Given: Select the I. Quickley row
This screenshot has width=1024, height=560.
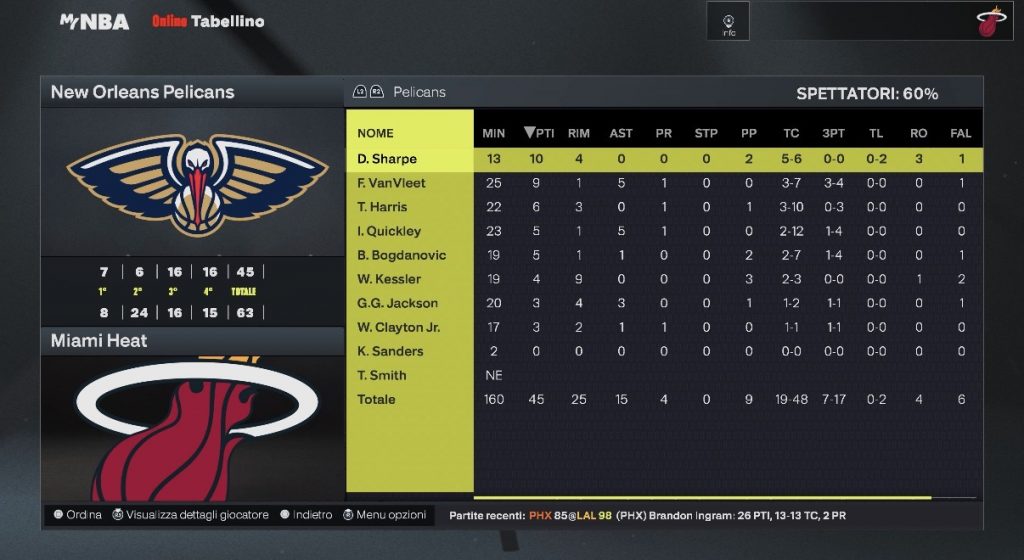Looking at the screenshot, I should 389,231.
